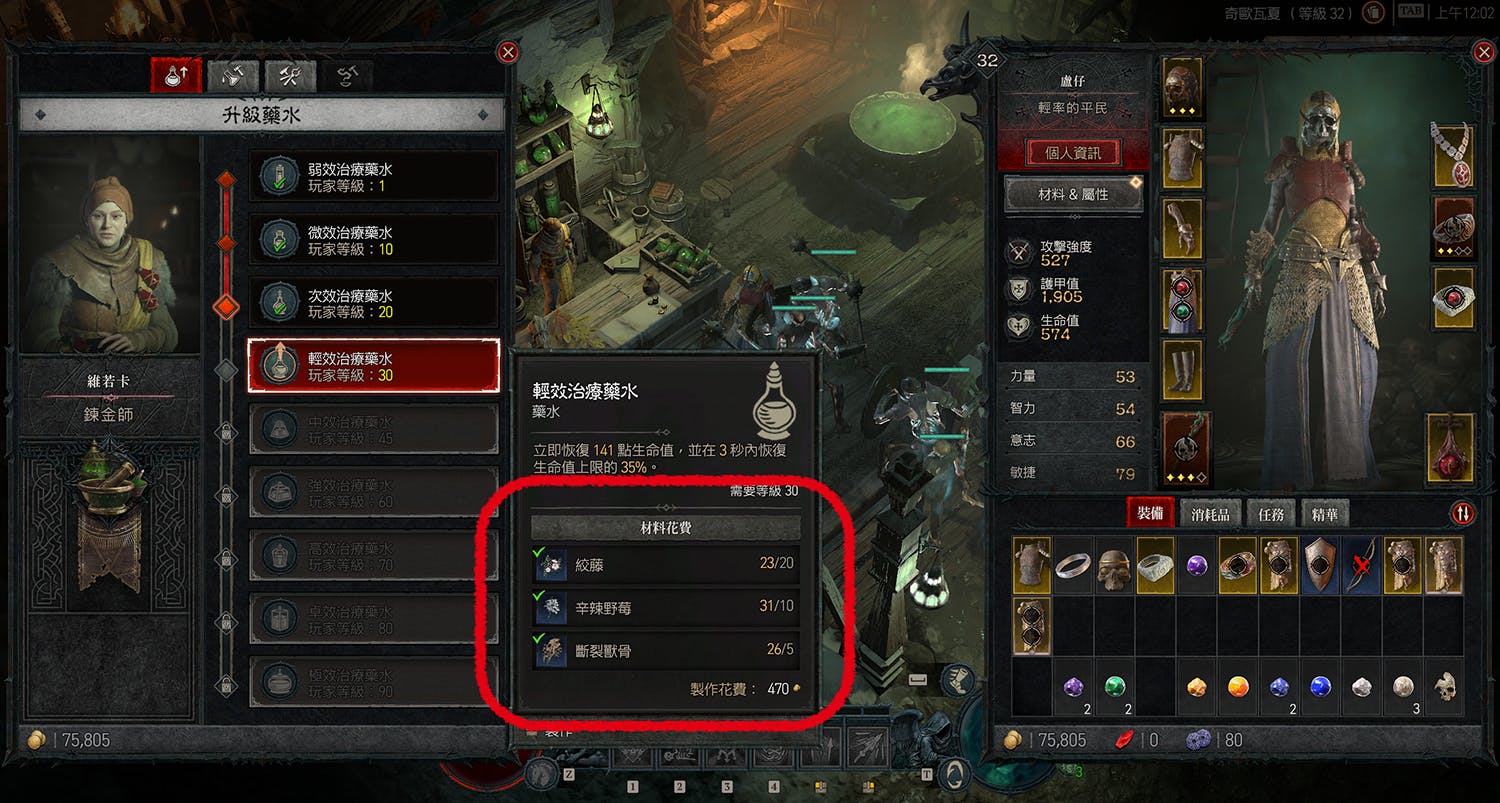
Task: Select the active potion upgrade tab icon
Action: pyautogui.click(x=176, y=75)
